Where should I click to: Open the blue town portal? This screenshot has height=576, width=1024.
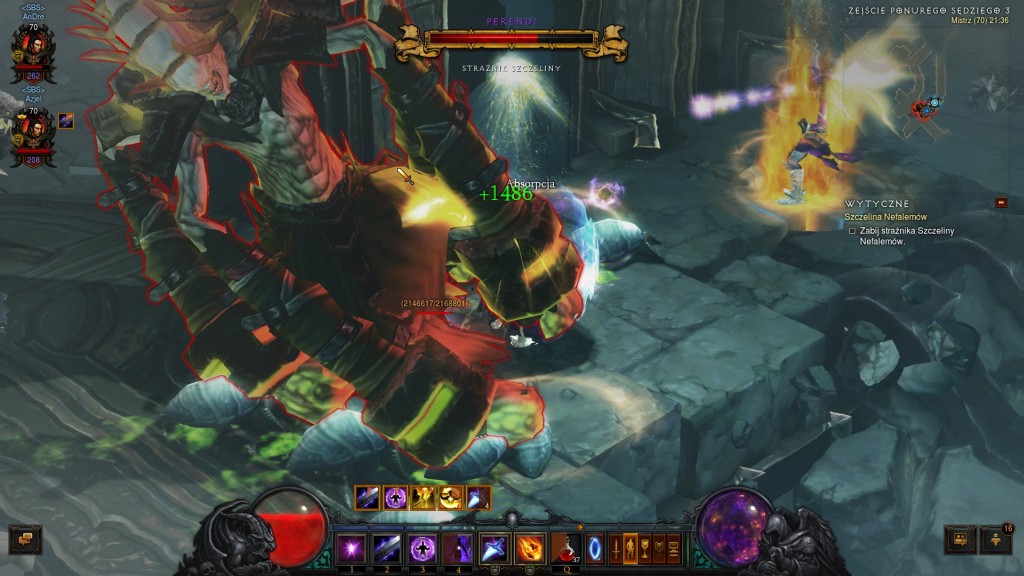click(596, 549)
